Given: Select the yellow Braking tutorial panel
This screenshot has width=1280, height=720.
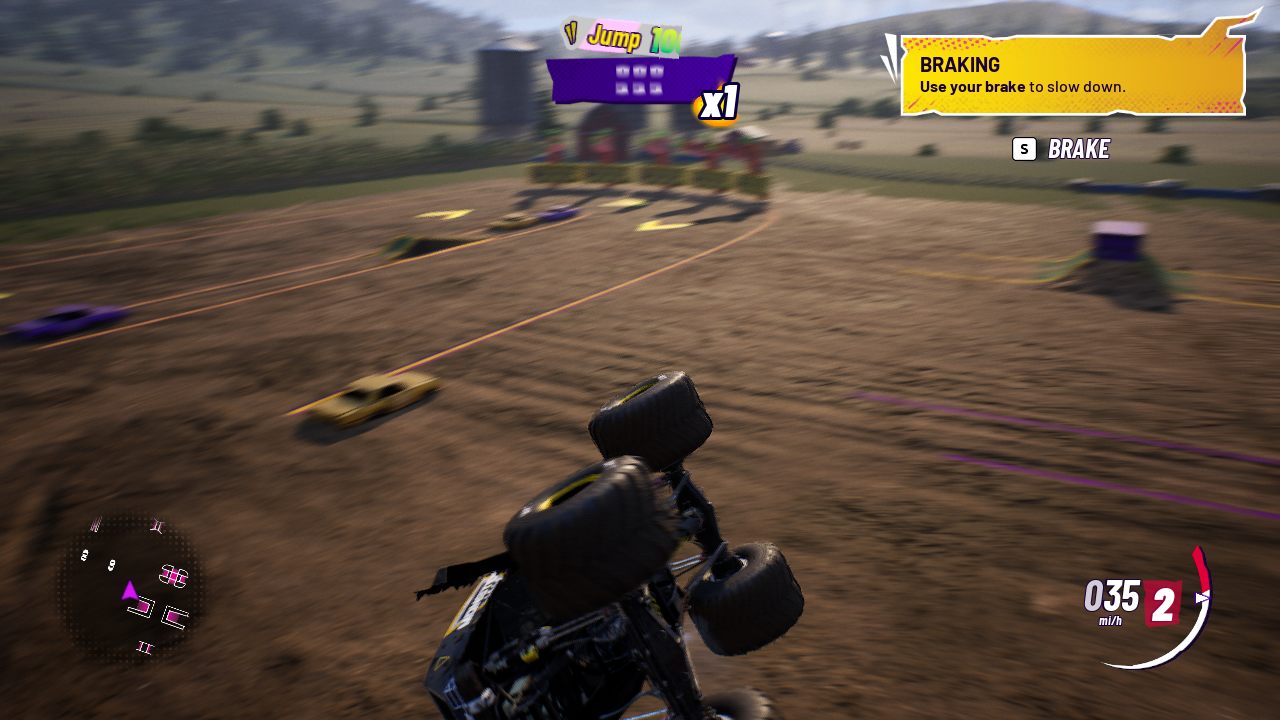Looking at the screenshot, I should click(x=1072, y=76).
